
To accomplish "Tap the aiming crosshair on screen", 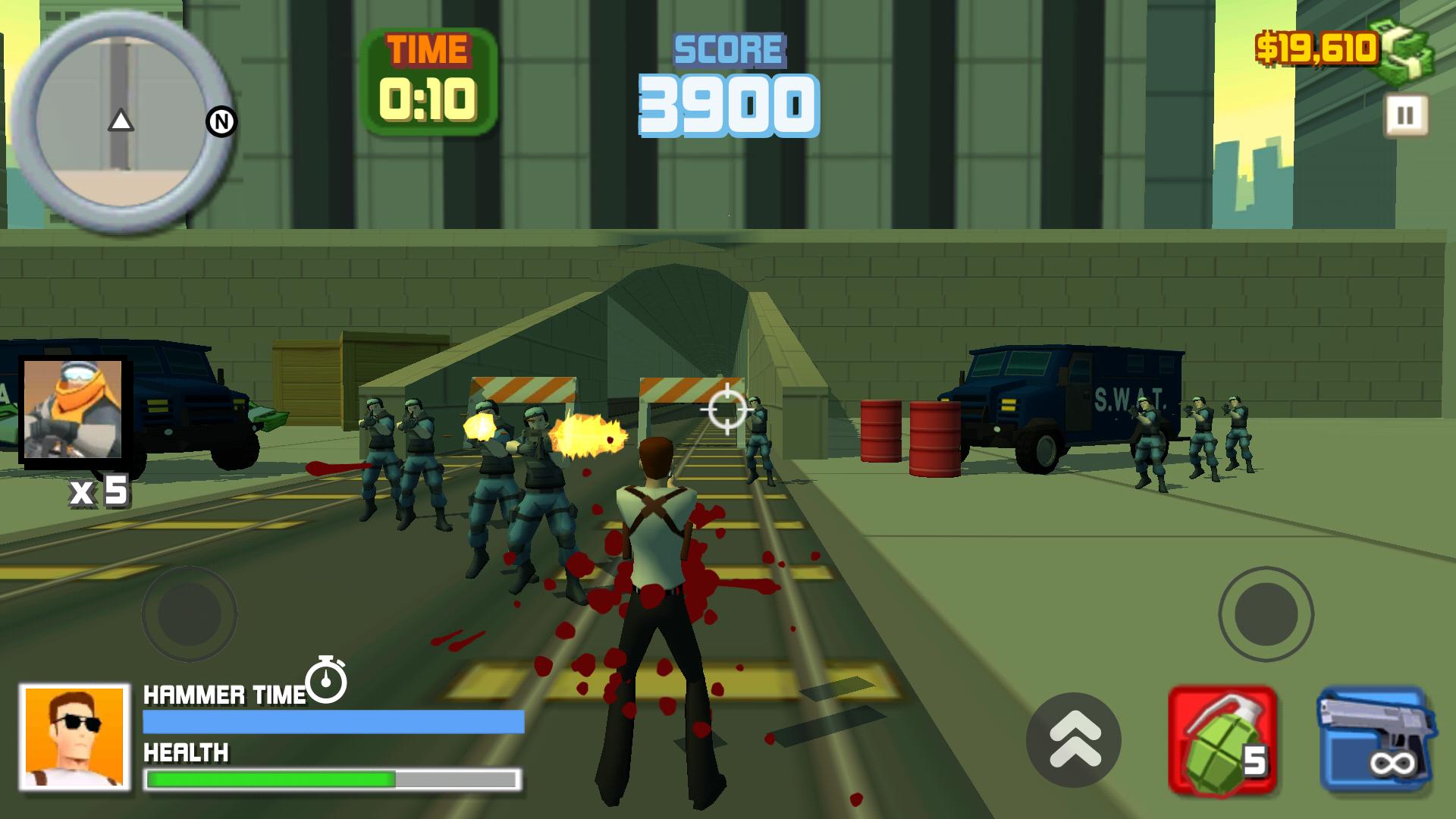I will coord(726,410).
